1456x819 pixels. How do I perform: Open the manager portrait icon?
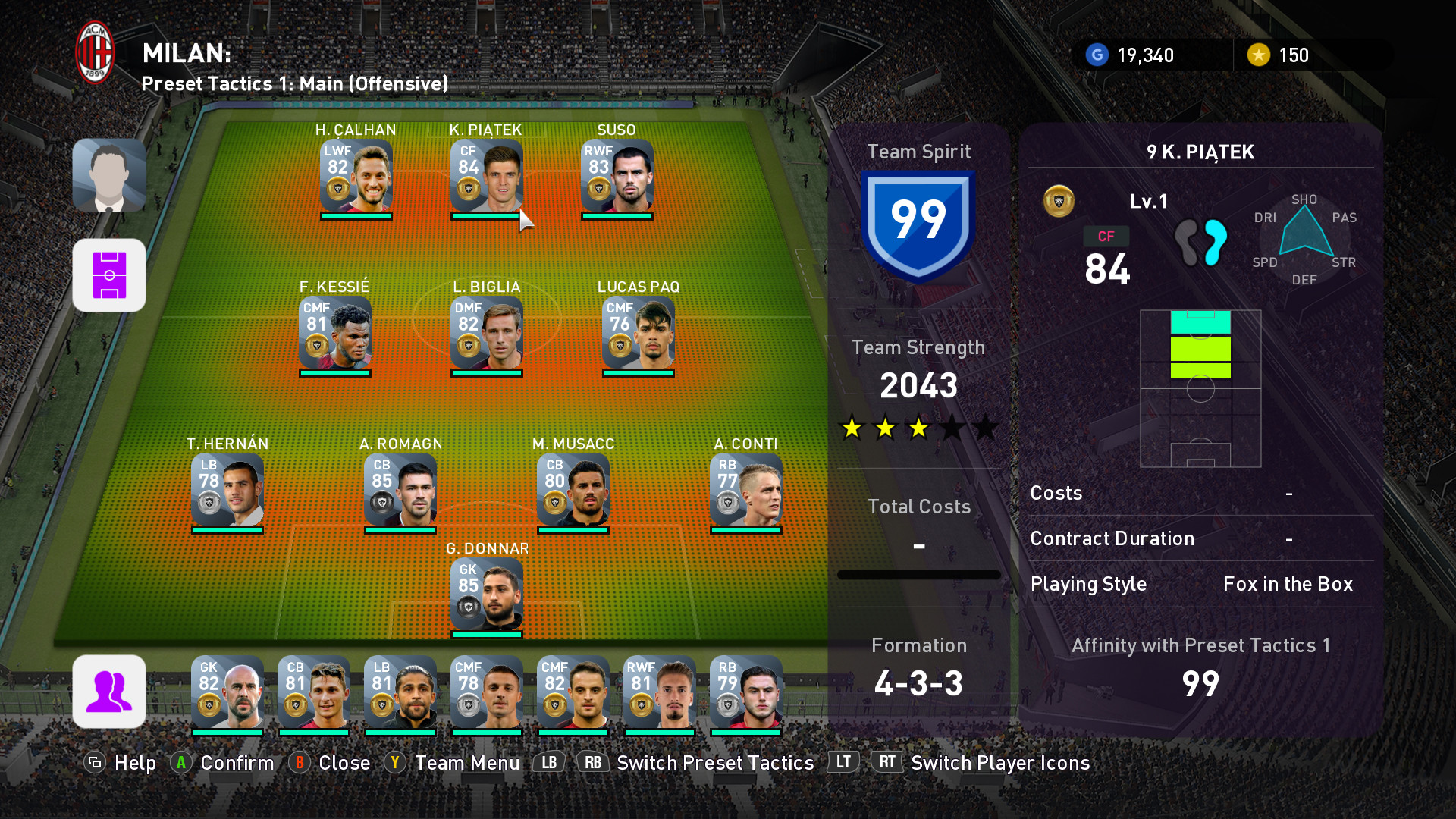click(109, 175)
